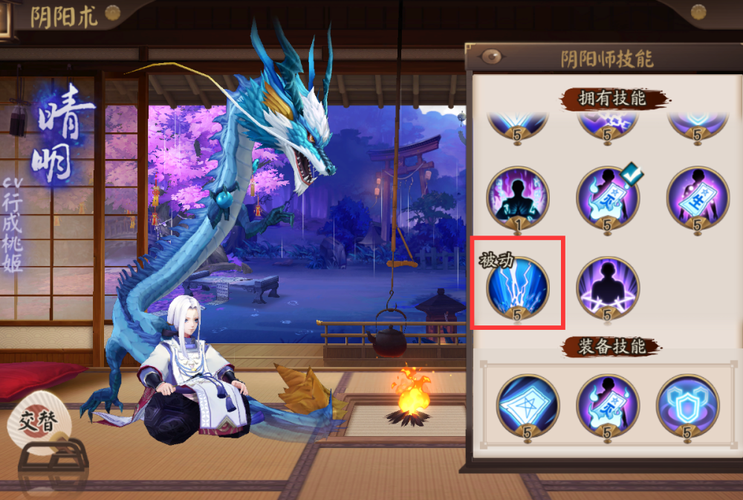Open the equipped talisman figure skill slot
This screenshot has width=743, height=500.
pos(607,405)
